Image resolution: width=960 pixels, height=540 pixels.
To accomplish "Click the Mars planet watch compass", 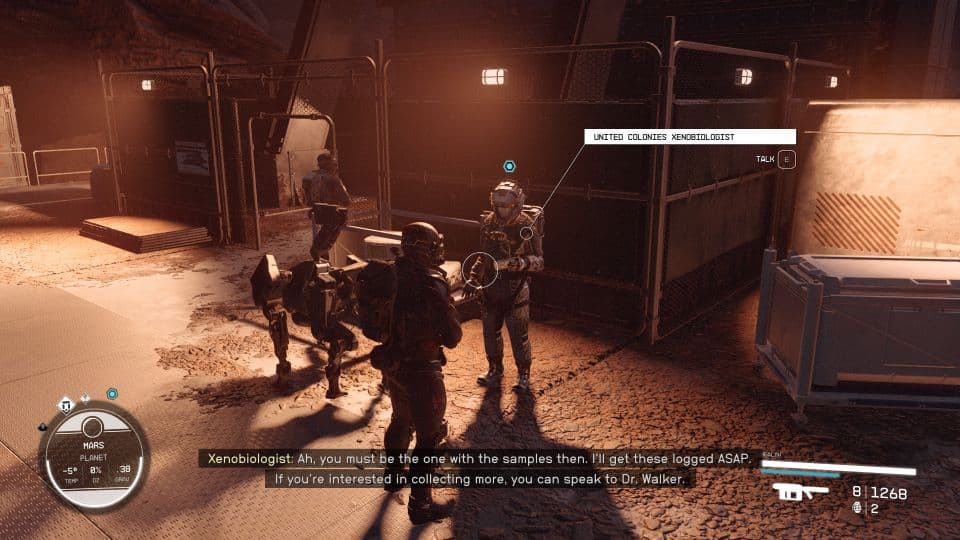I will tap(93, 455).
